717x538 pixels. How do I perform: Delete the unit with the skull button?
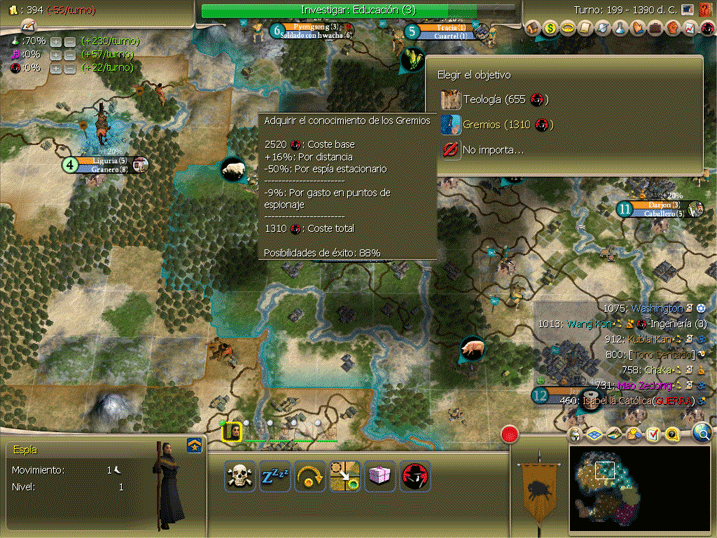coord(240,476)
